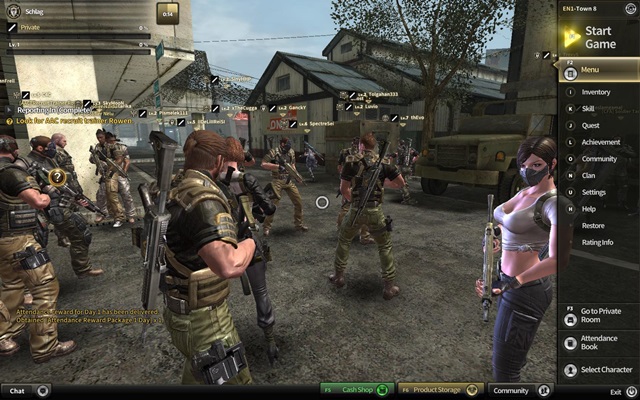Screen dimensions: 640x400
Task: Open the Inventory menu entry
Action: [x=596, y=93]
